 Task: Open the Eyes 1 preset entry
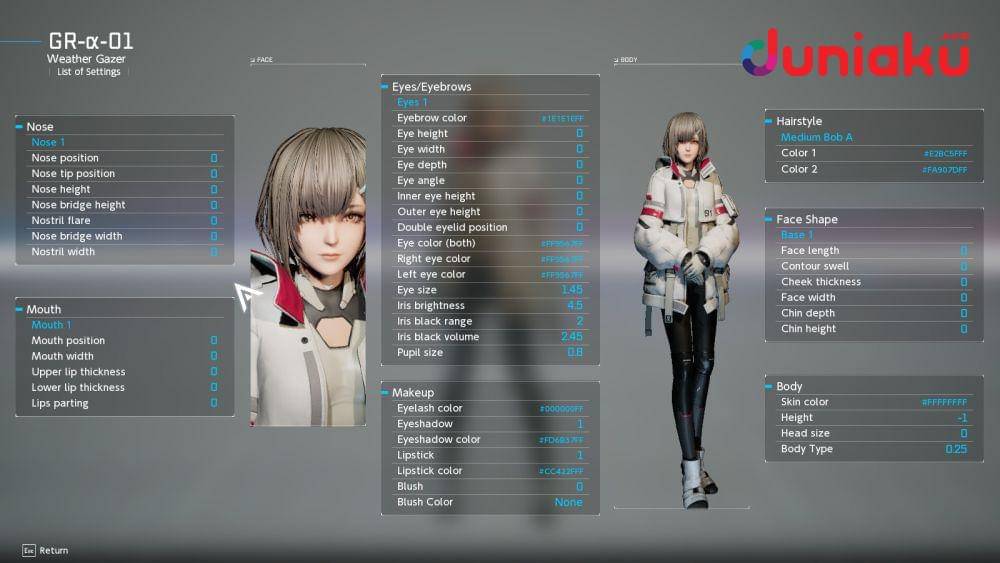pyautogui.click(x=490, y=102)
